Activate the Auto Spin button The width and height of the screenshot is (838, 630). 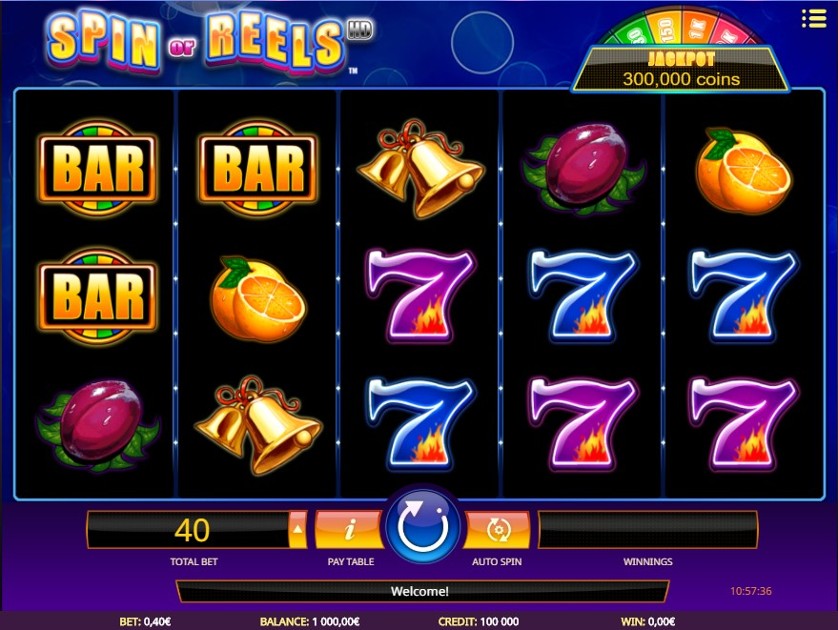(x=497, y=529)
